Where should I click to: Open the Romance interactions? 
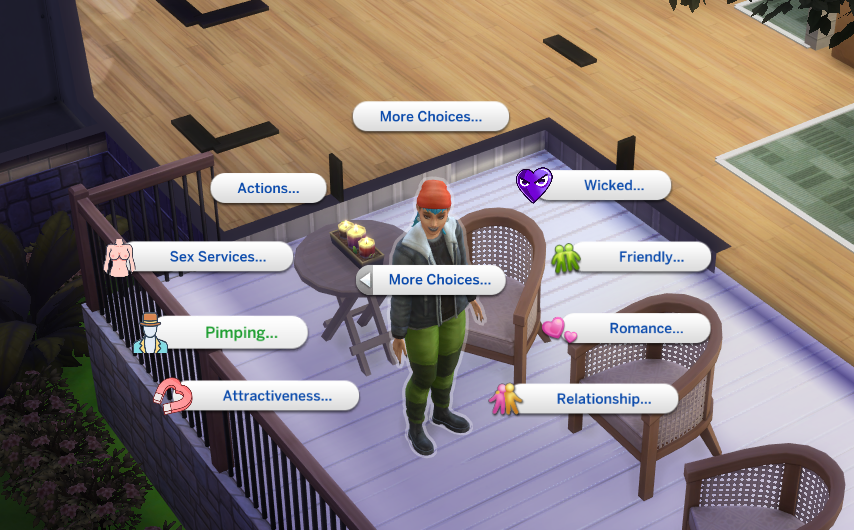click(646, 328)
